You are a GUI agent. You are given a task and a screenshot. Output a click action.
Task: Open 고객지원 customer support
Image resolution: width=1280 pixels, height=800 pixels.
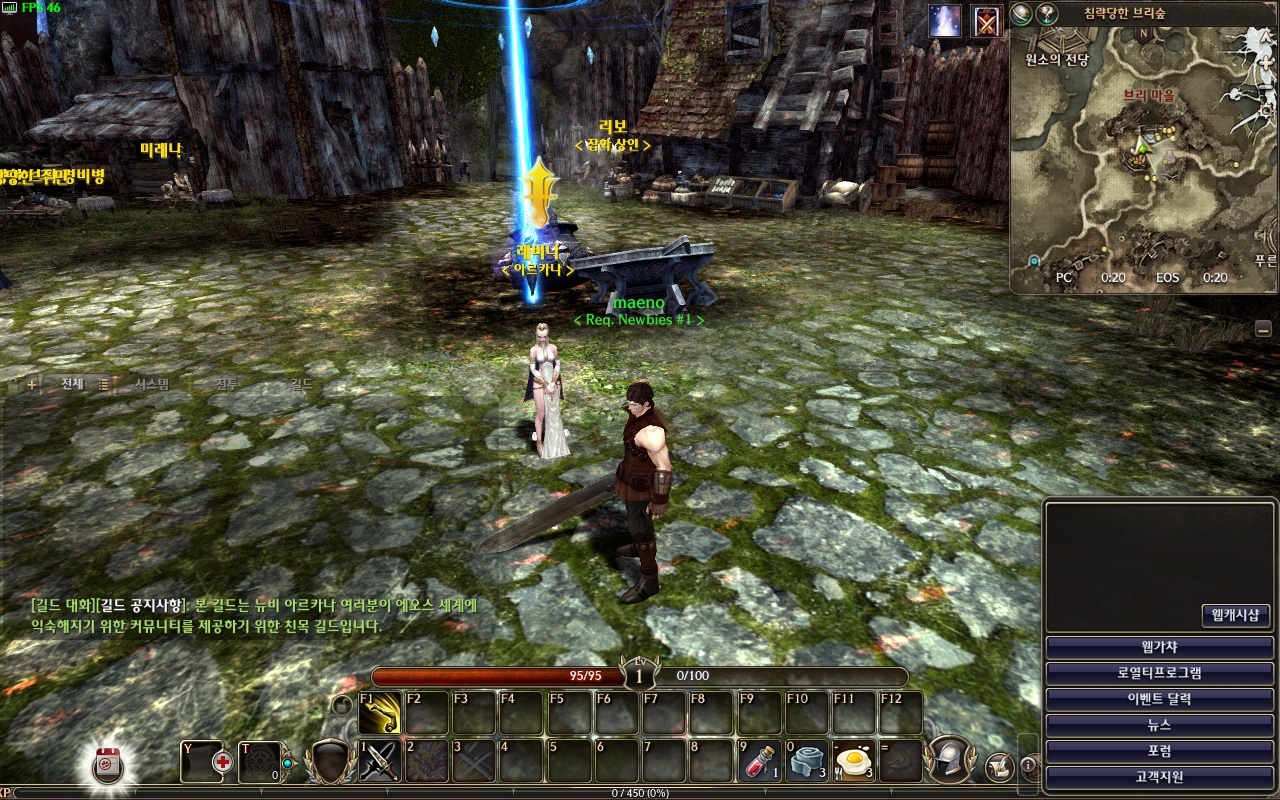point(1159,777)
